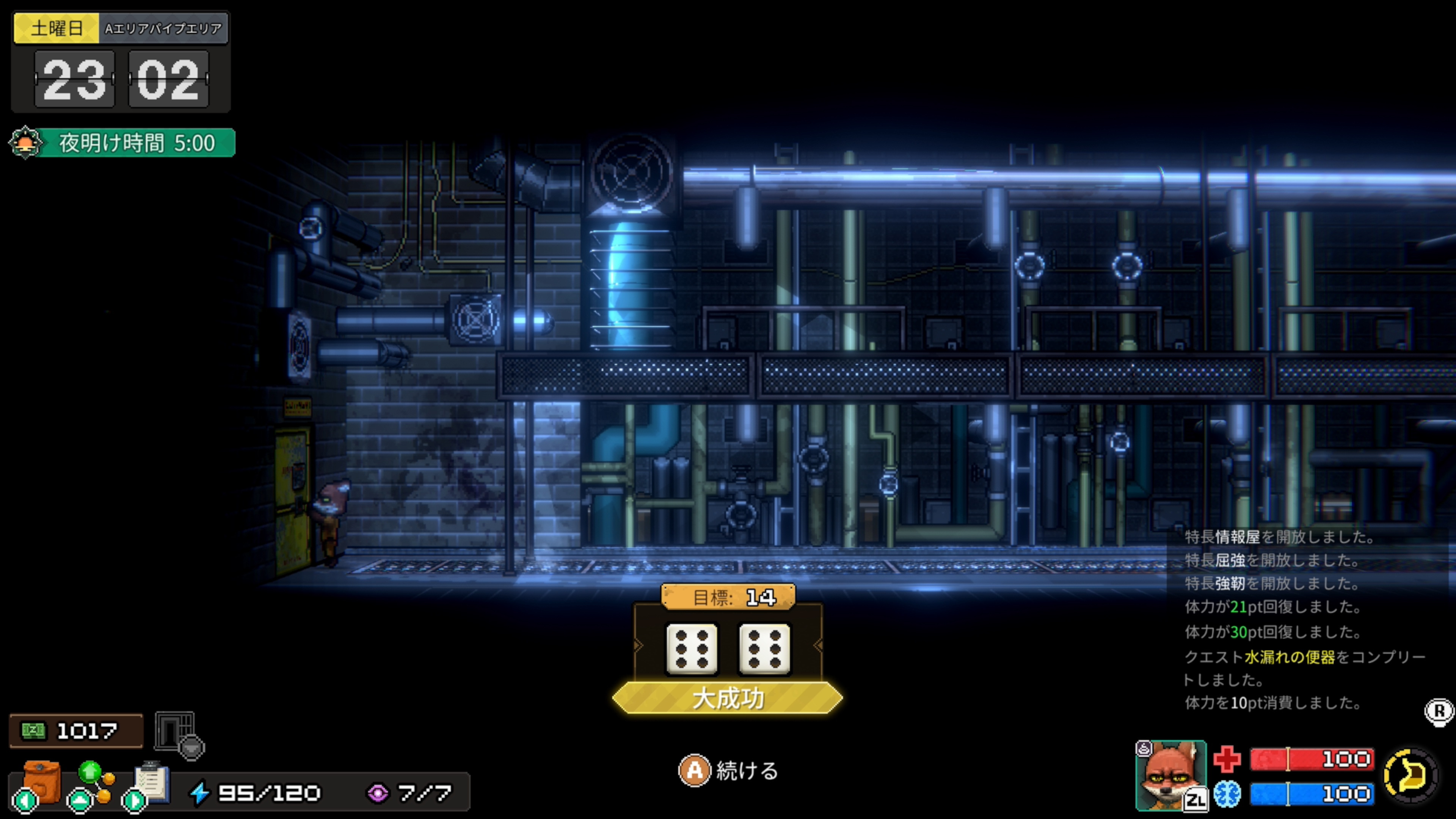Expand the backpack menu via its teal arrow
1456x819 pixels.
pos(25,802)
